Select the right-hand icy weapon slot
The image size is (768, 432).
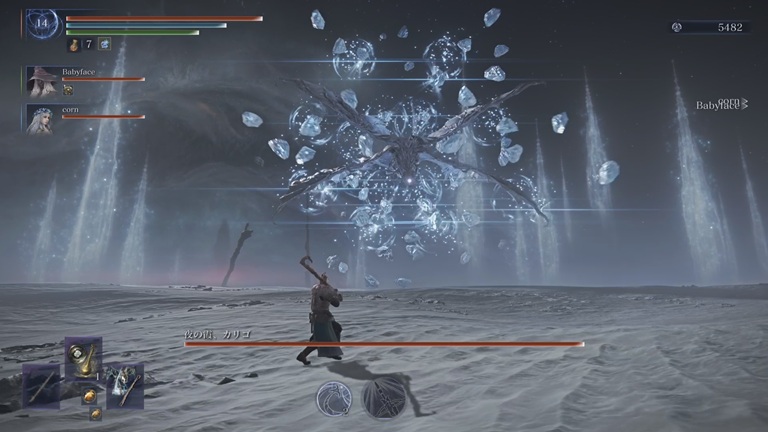pyautogui.click(x=125, y=384)
